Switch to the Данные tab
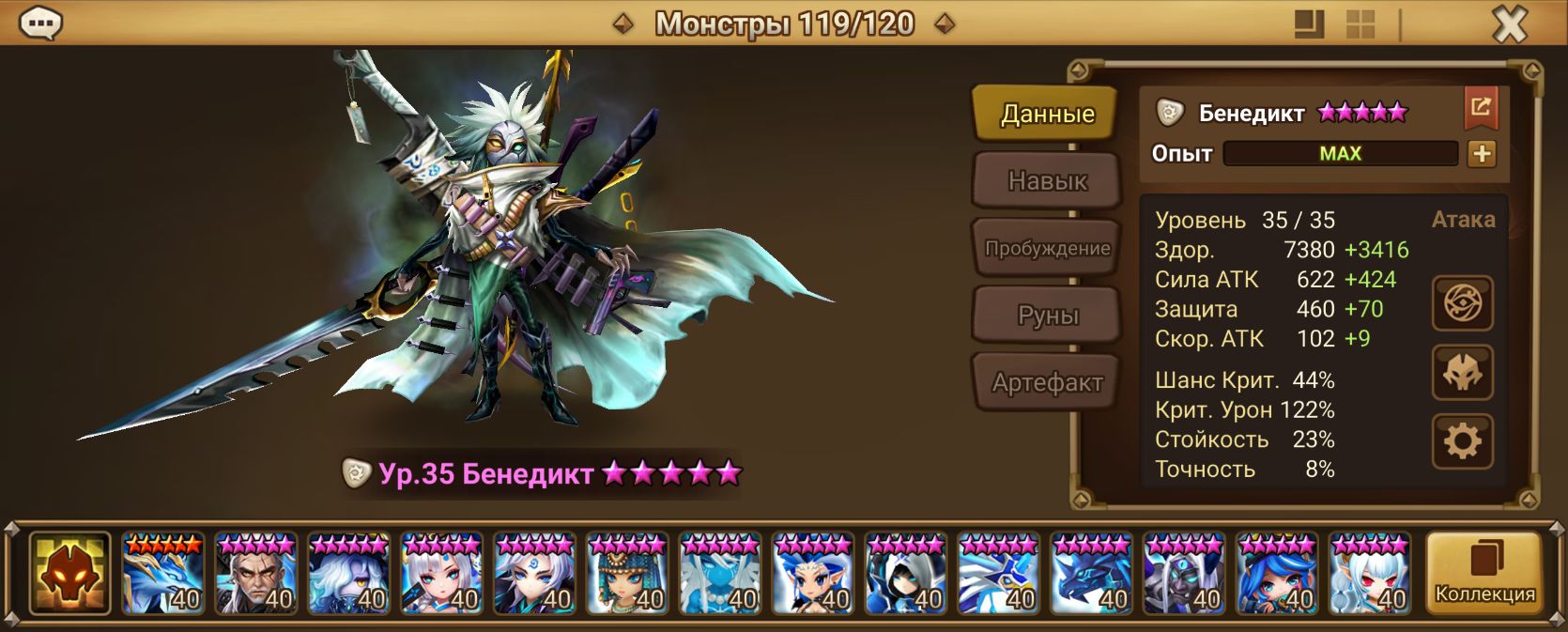The image size is (1568, 632). 1047,114
